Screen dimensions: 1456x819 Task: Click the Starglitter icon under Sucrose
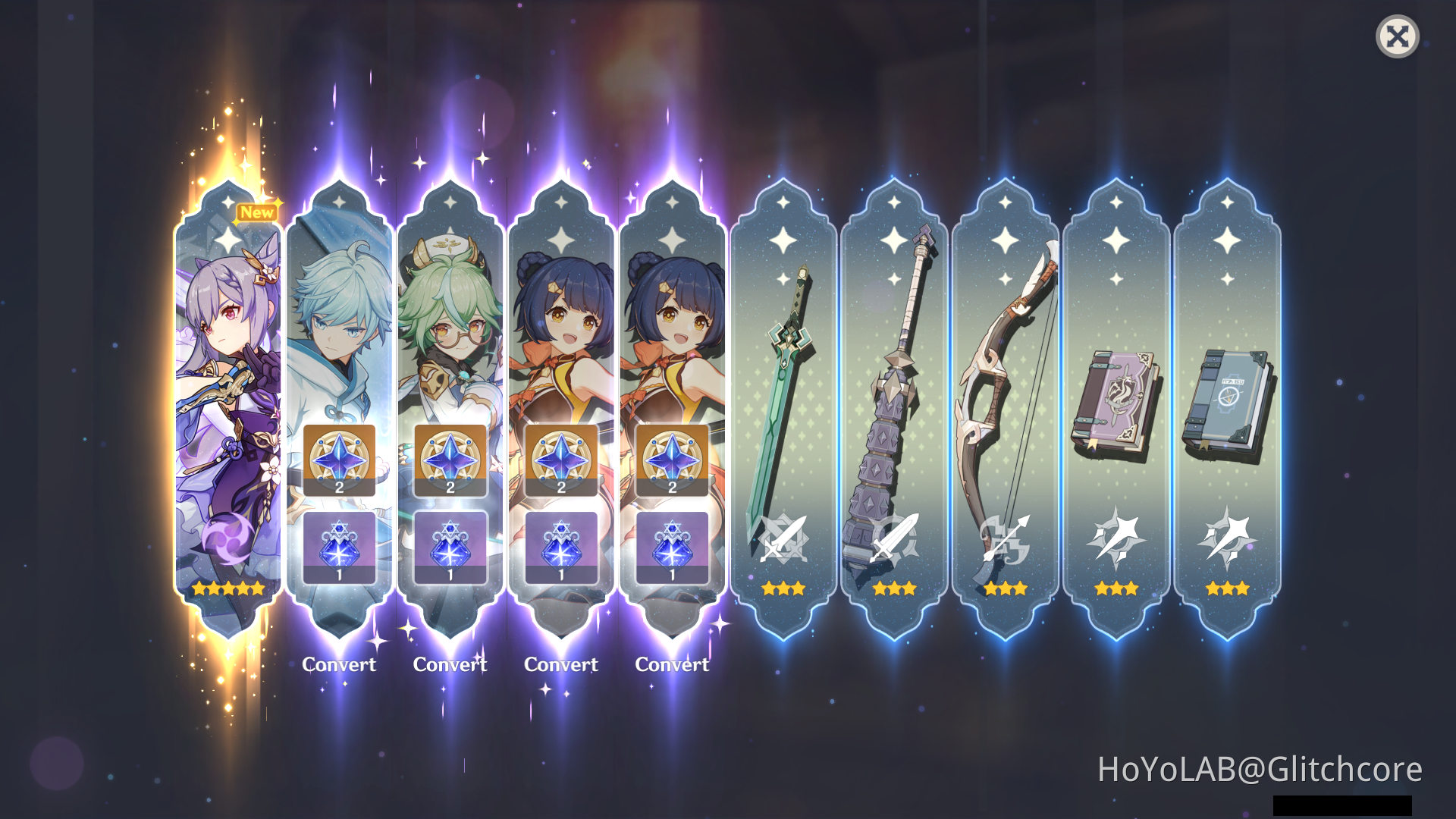450,460
